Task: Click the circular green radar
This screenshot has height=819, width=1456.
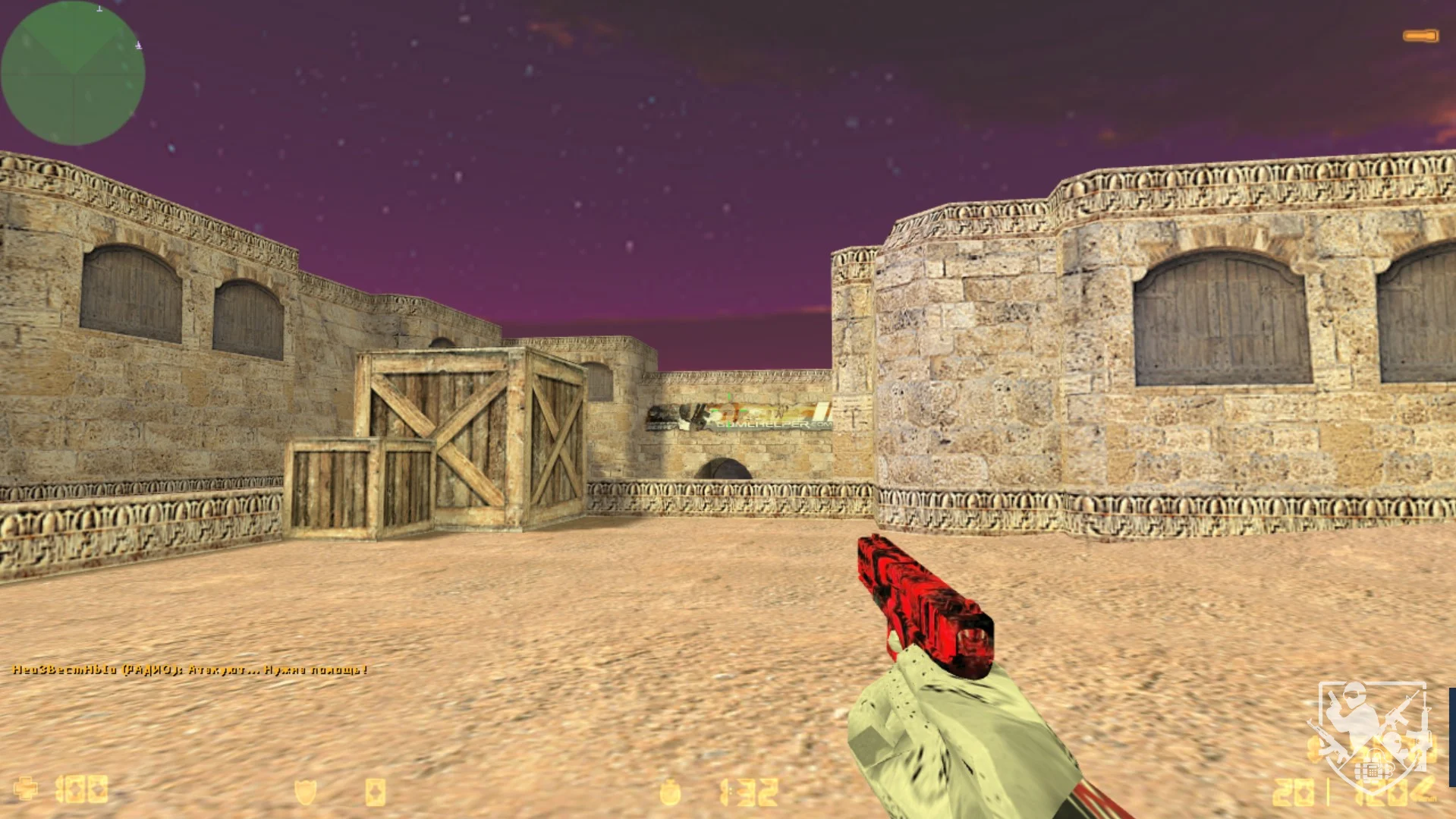Action: [x=73, y=73]
